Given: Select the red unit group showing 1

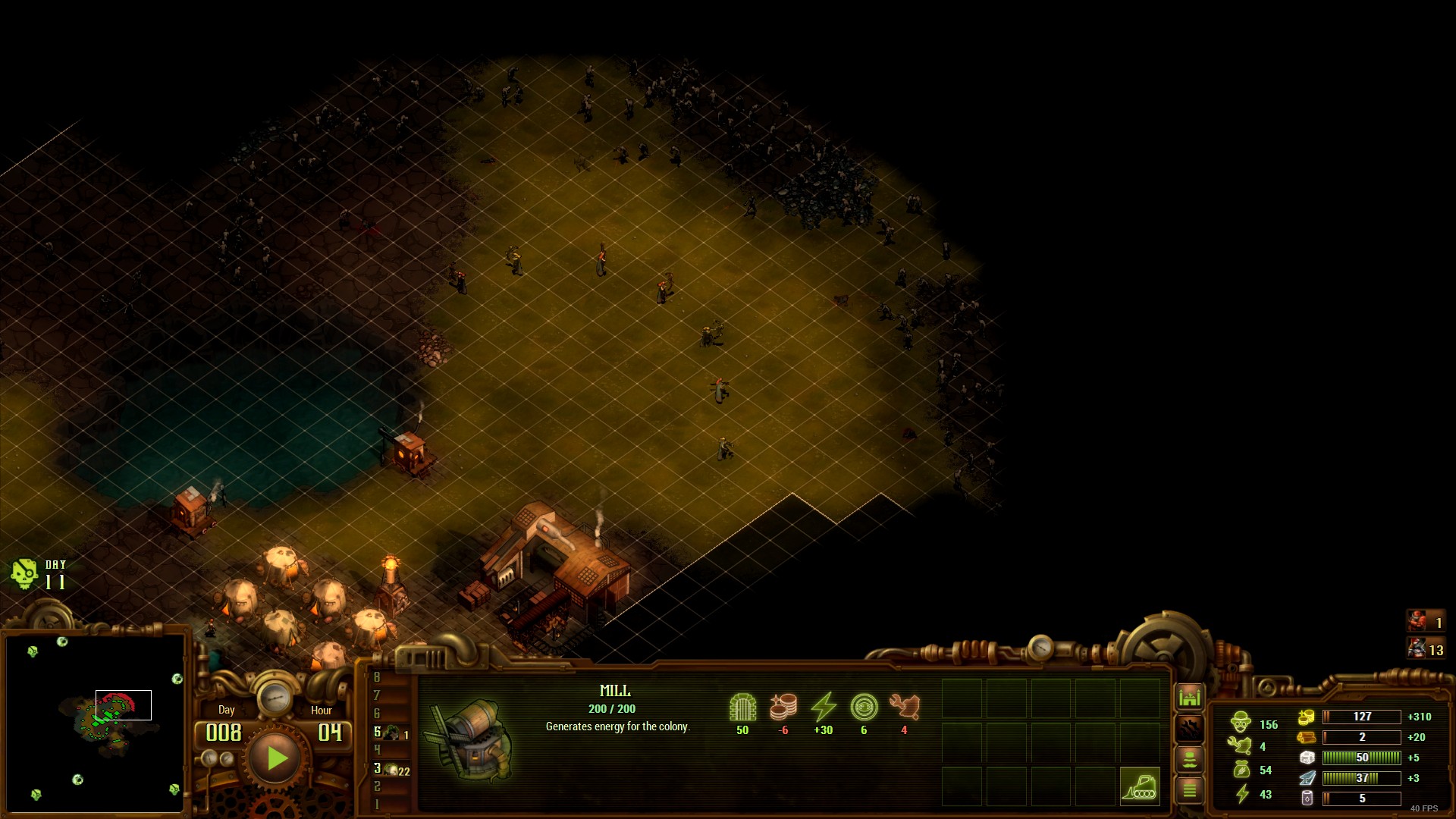Looking at the screenshot, I should tap(1425, 622).
